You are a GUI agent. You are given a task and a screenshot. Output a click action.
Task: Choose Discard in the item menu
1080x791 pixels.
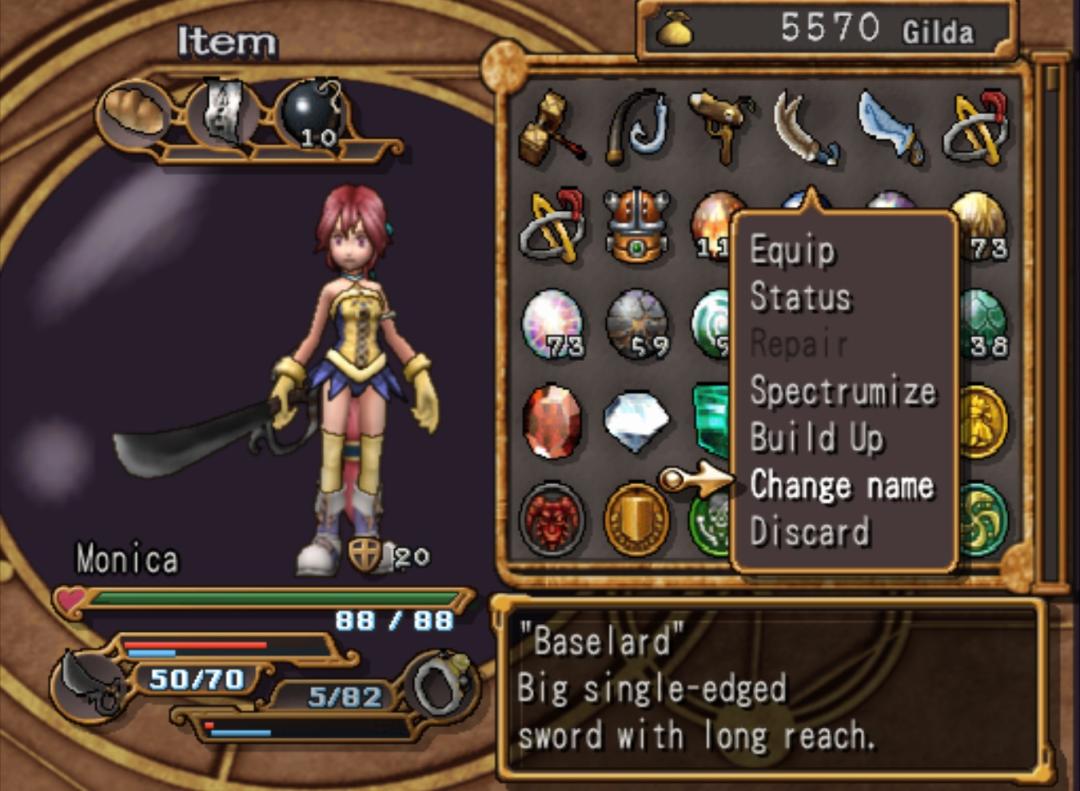click(809, 531)
